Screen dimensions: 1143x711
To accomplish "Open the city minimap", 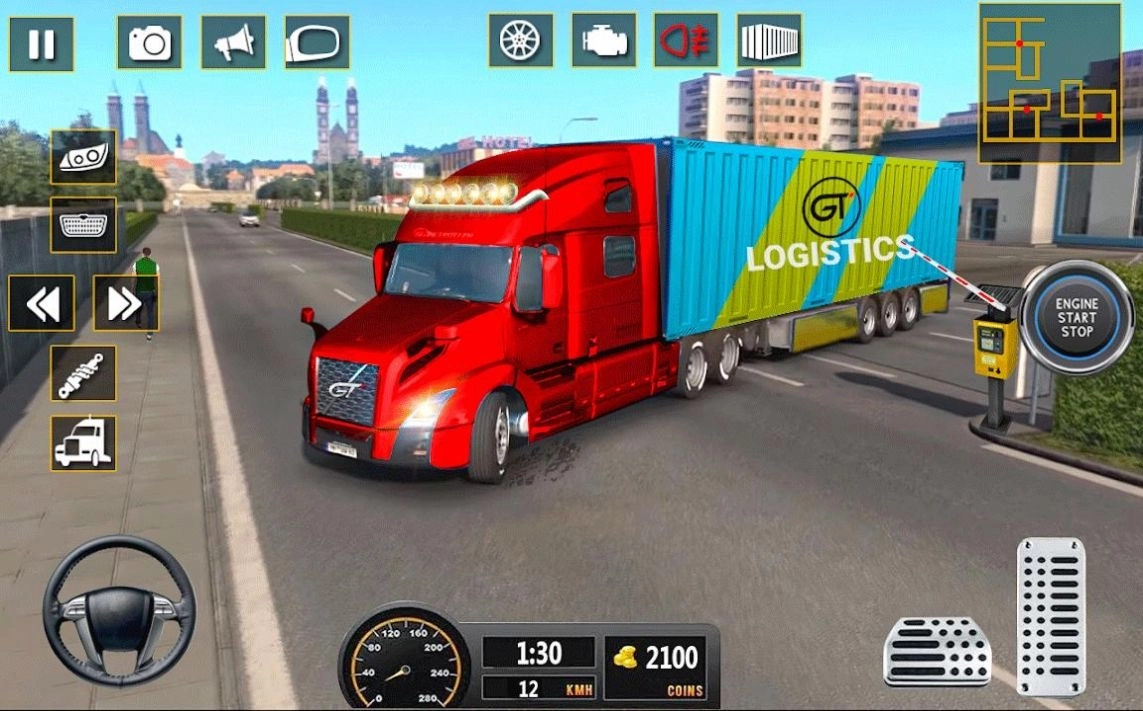I will click(x=1049, y=82).
